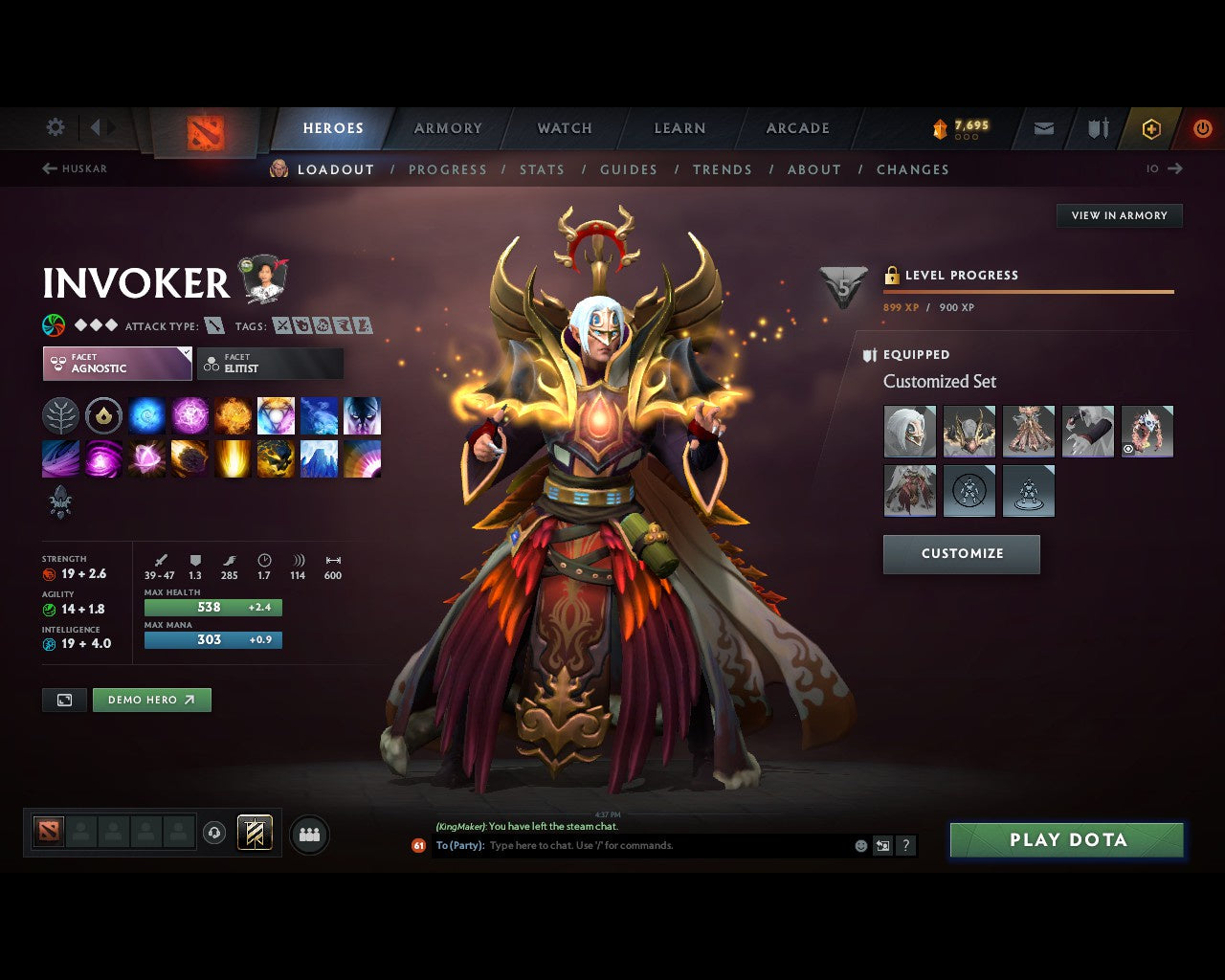
Task: Open the settings gear icon
Action: click(56, 127)
